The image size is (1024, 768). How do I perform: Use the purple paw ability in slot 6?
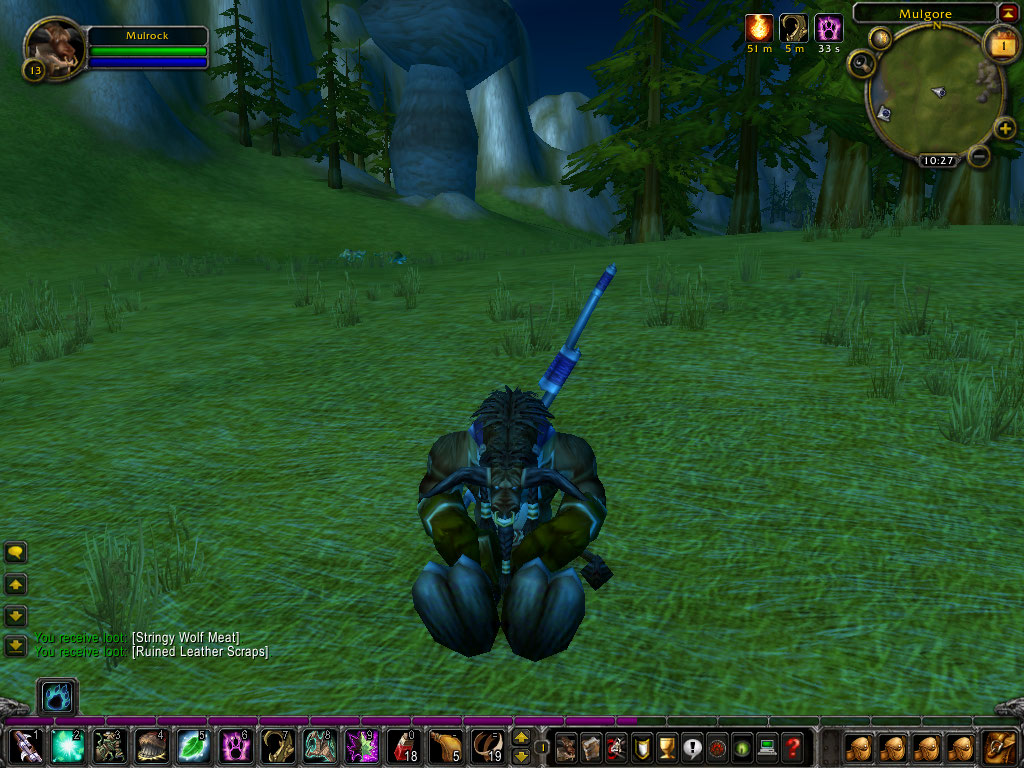[x=235, y=746]
